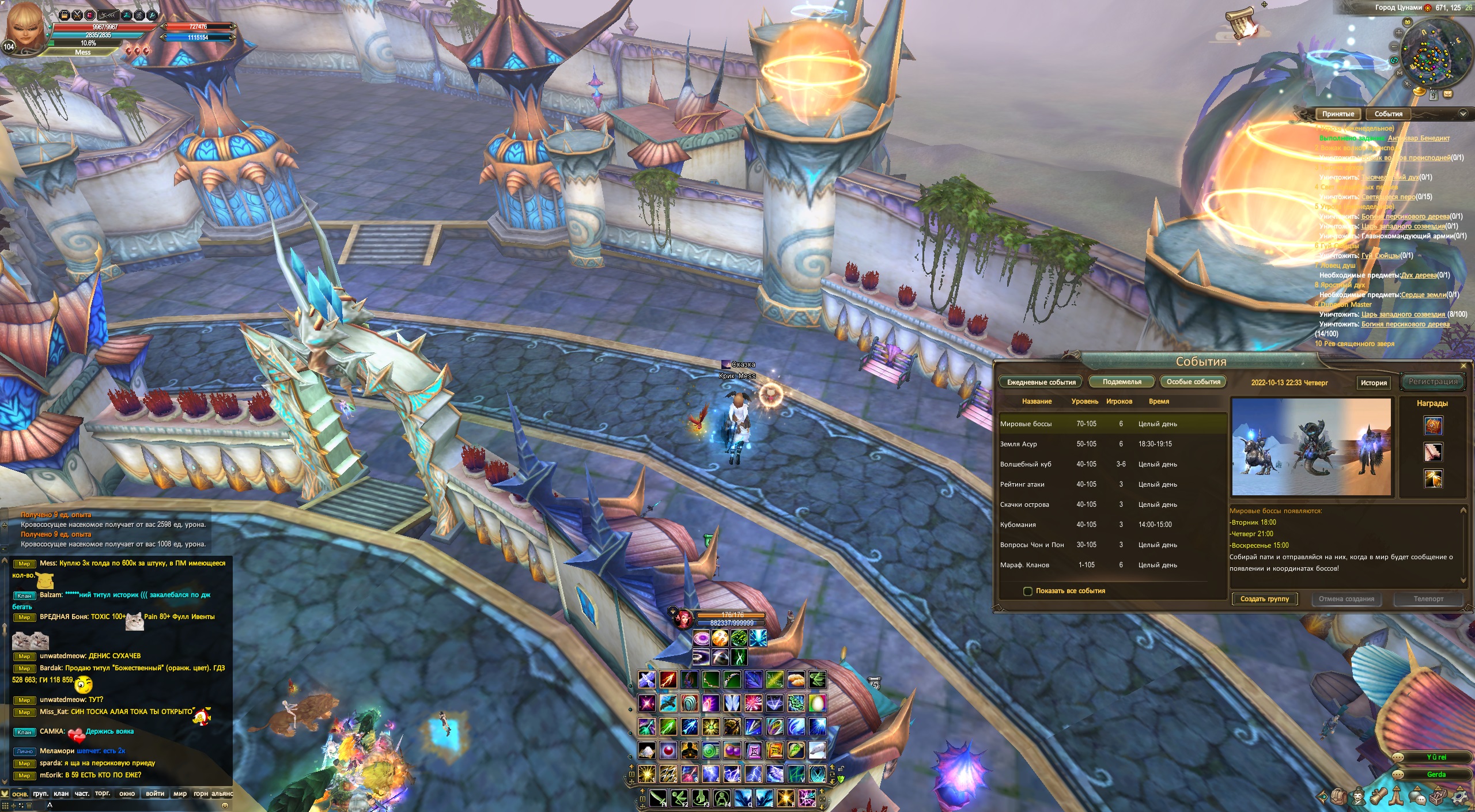This screenshot has width=1475, height=812.
Task: Click the Создать группу button
Action: coord(1264,599)
